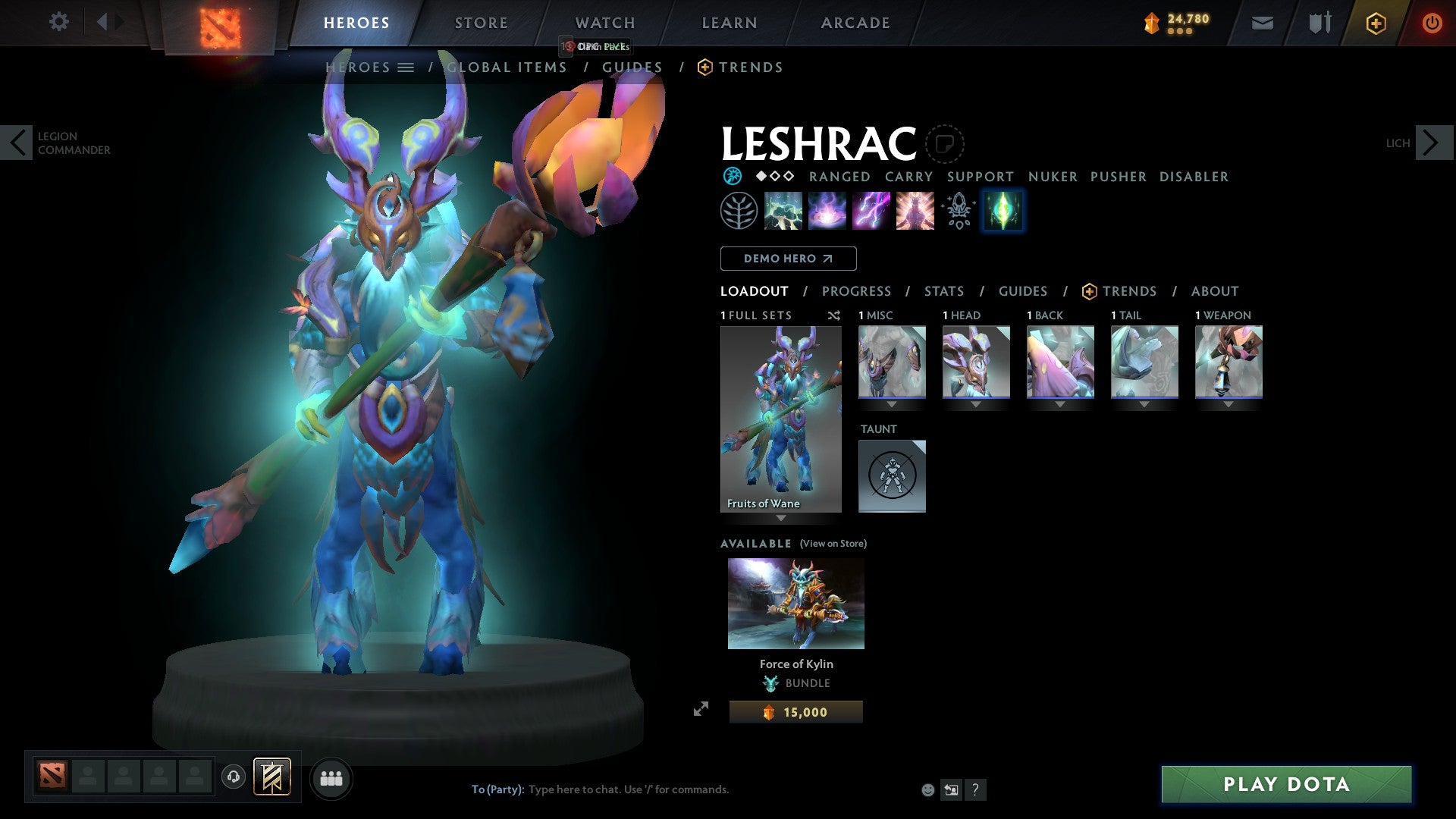Select the equipped Fruits of Wane weapon item
Screen dimensions: 1456x819
pyautogui.click(x=1228, y=362)
